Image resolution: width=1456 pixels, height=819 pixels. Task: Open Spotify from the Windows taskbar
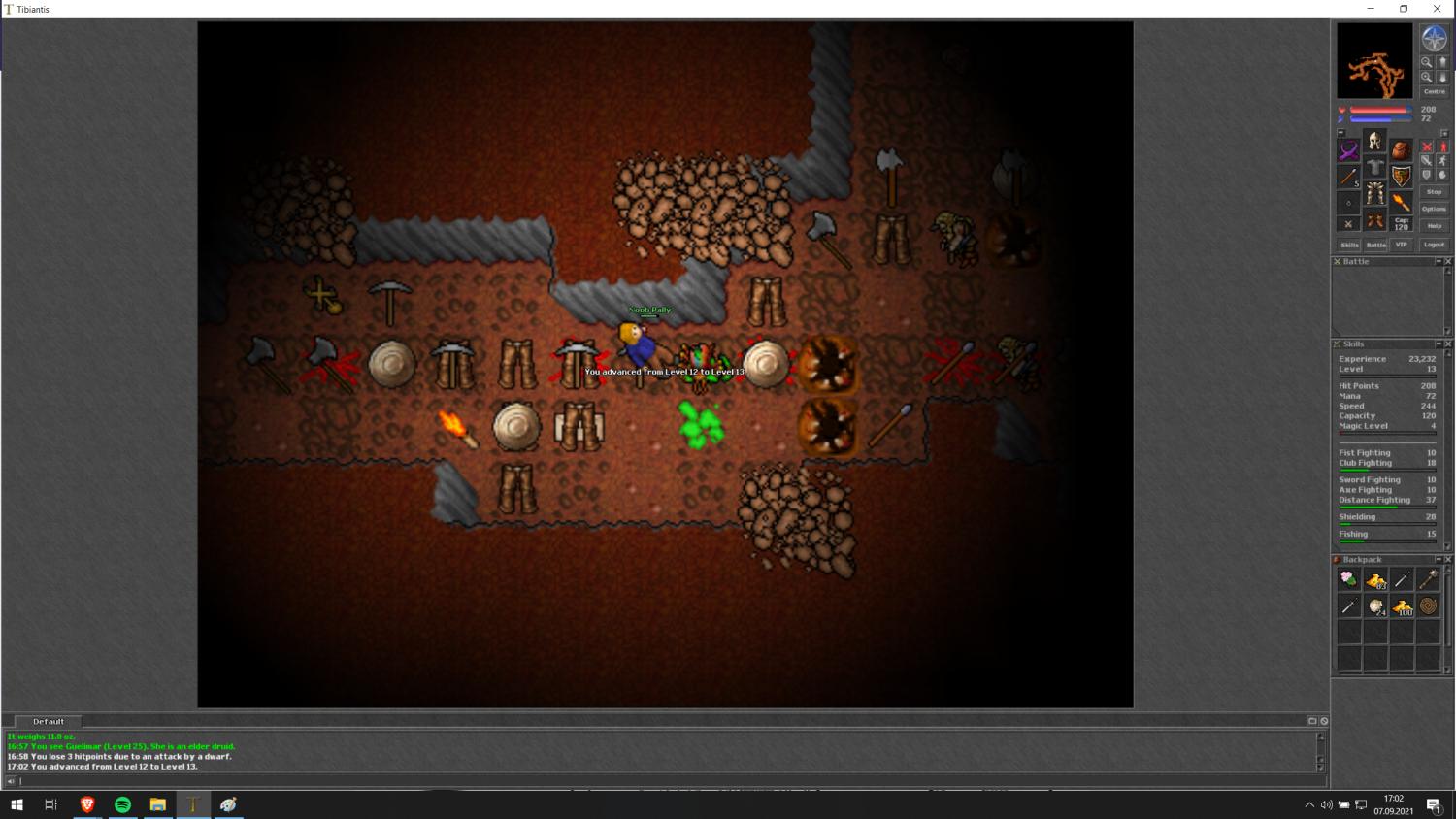pyautogui.click(x=122, y=804)
